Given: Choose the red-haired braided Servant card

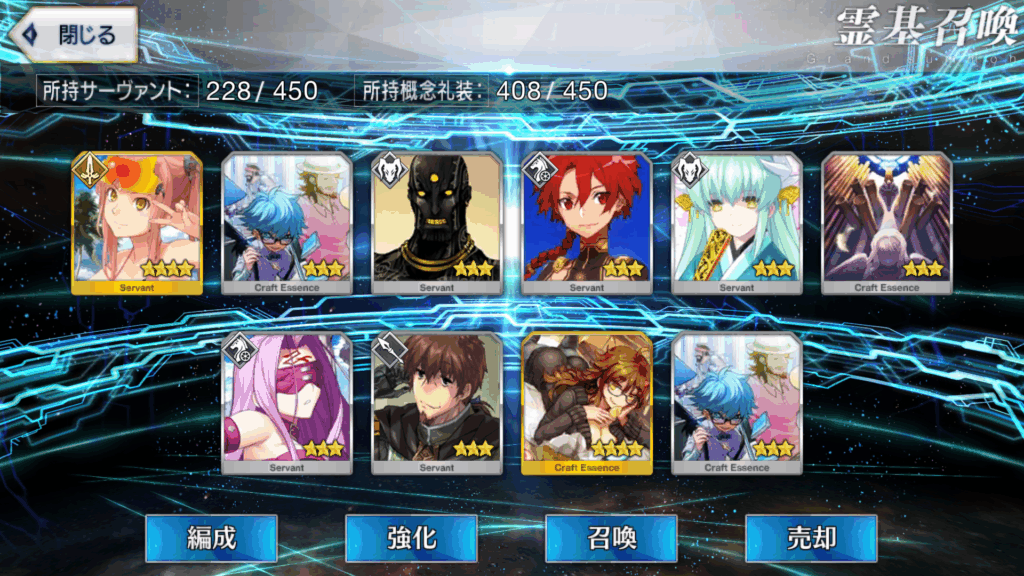Looking at the screenshot, I should click(x=587, y=222).
